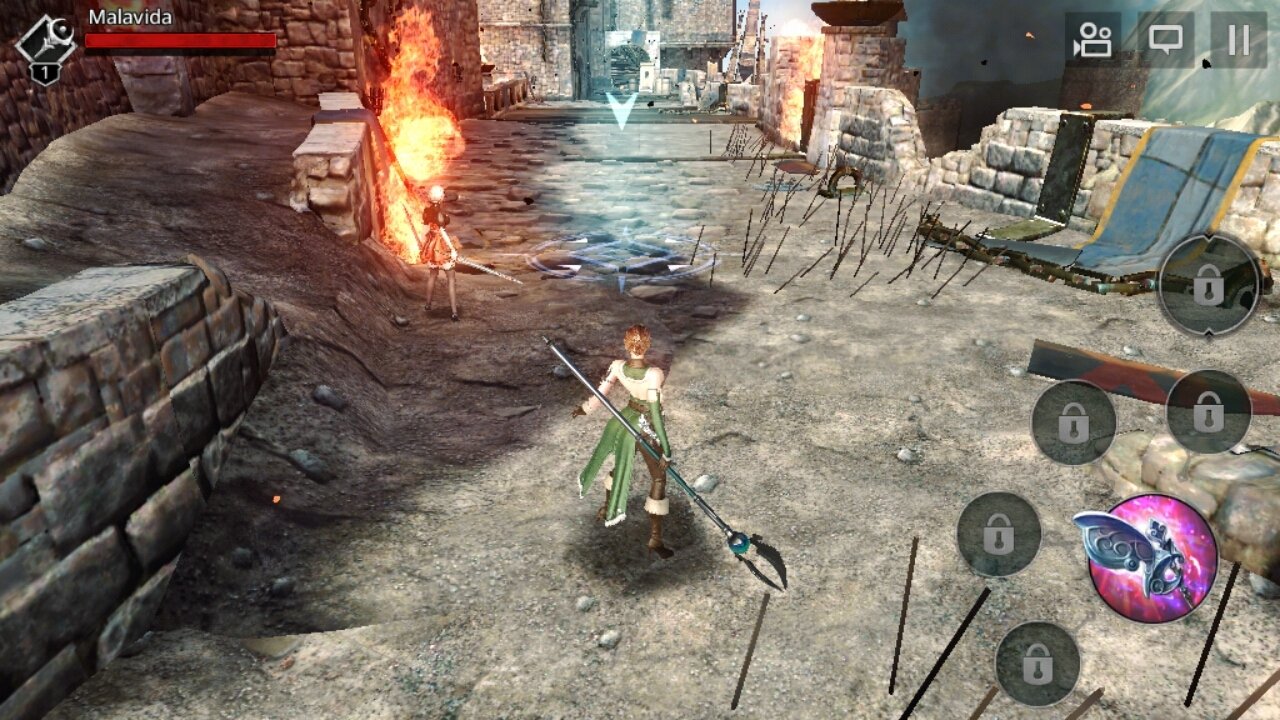This screenshot has height=720, width=1280.
Task: Open the chat bubble icon
Action: pyautogui.click(x=1168, y=40)
